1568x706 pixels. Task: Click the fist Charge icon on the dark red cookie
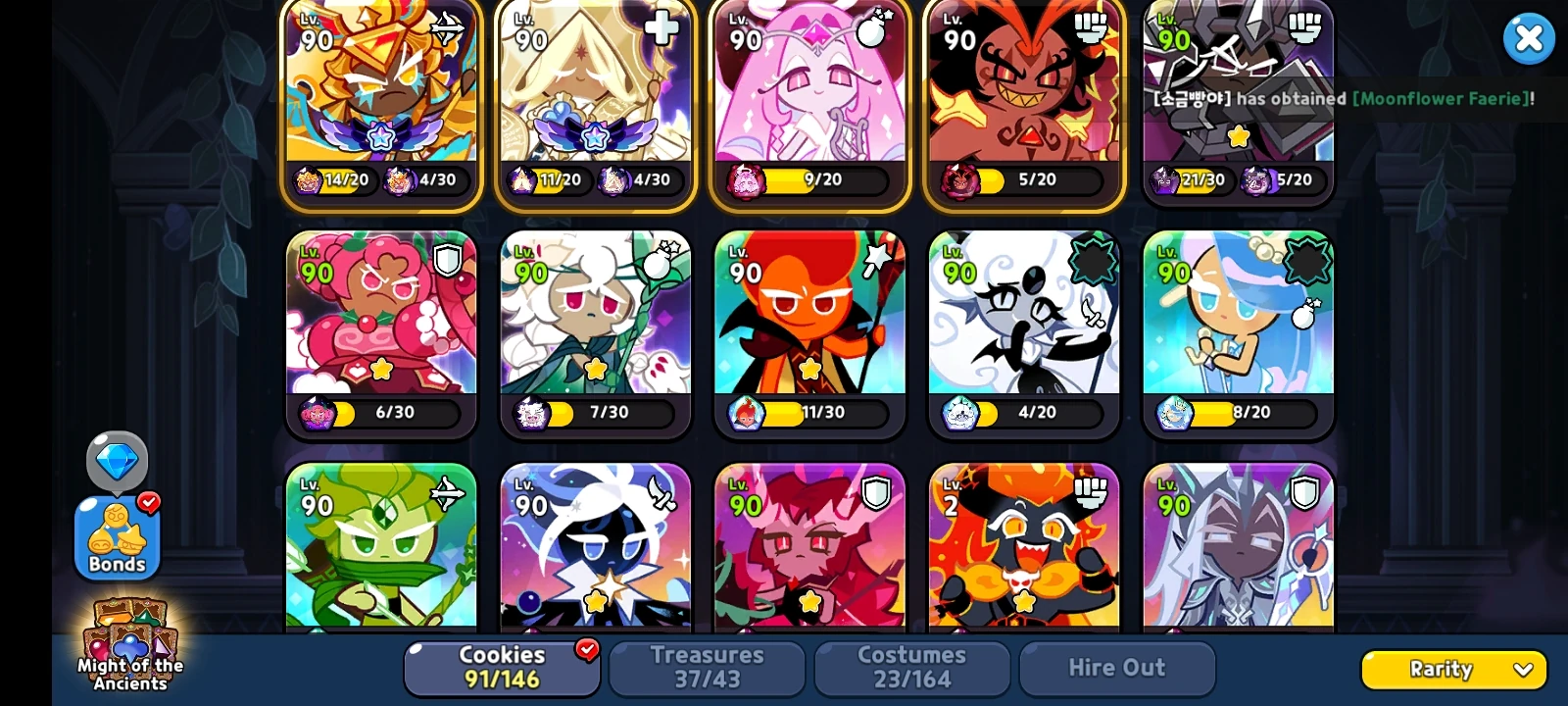coord(1091,28)
